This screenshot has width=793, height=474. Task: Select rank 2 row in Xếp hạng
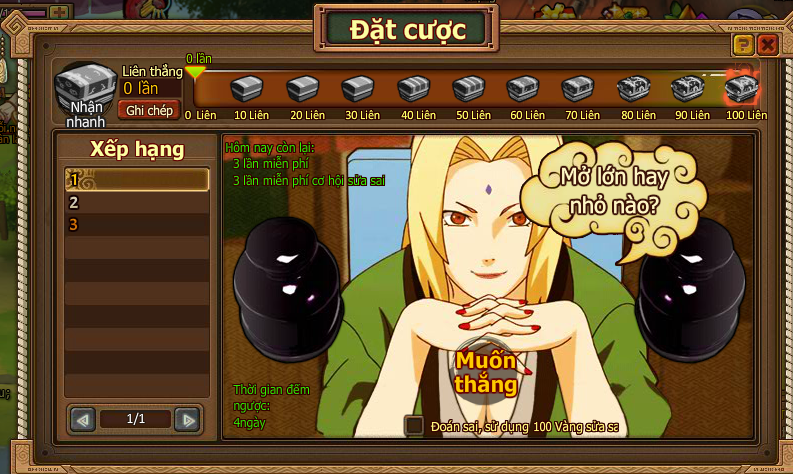(x=136, y=202)
